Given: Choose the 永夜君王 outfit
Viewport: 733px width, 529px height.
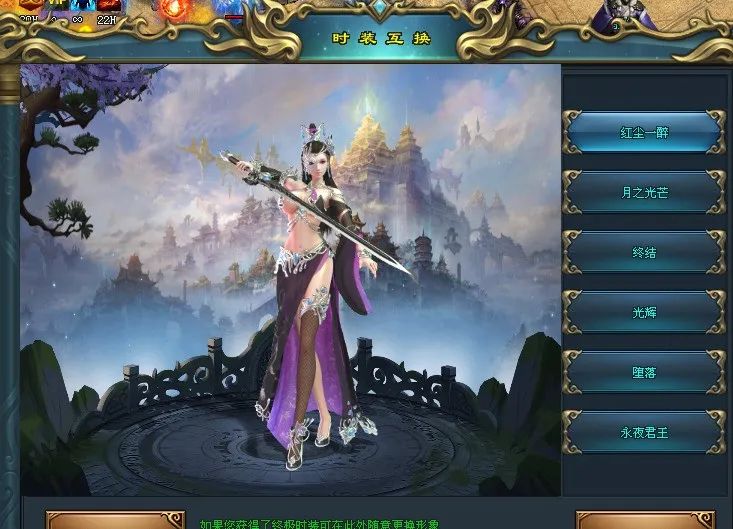Looking at the screenshot, I should tap(644, 432).
